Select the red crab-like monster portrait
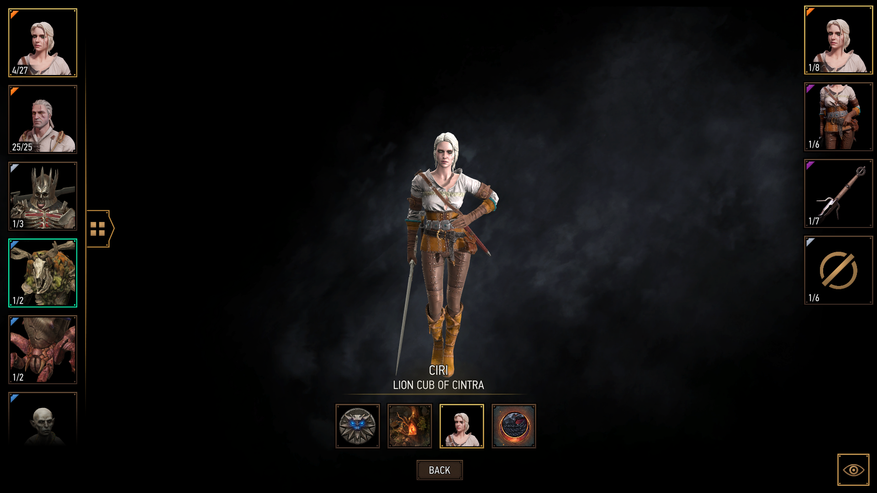The width and height of the screenshot is (877, 493). tap(43, 350)
